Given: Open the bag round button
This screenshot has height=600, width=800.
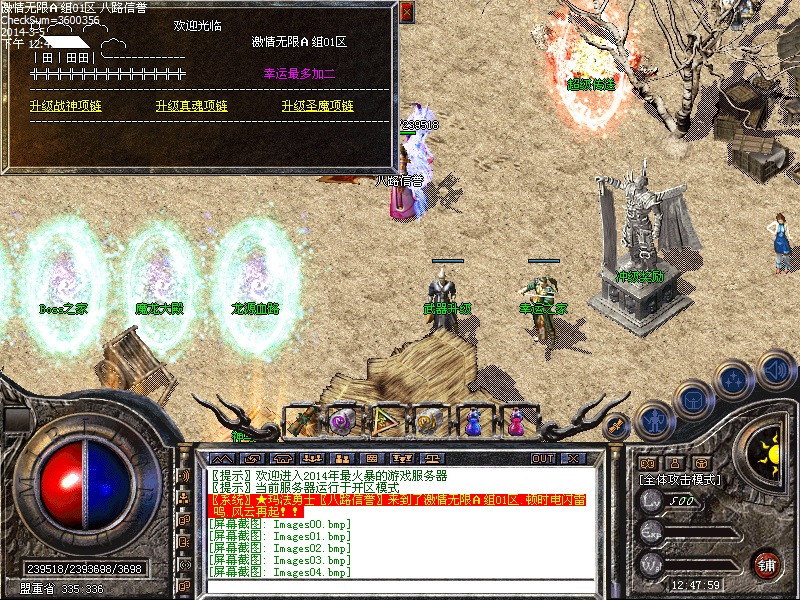Looking at the screenshot, I should pos(691,400).
